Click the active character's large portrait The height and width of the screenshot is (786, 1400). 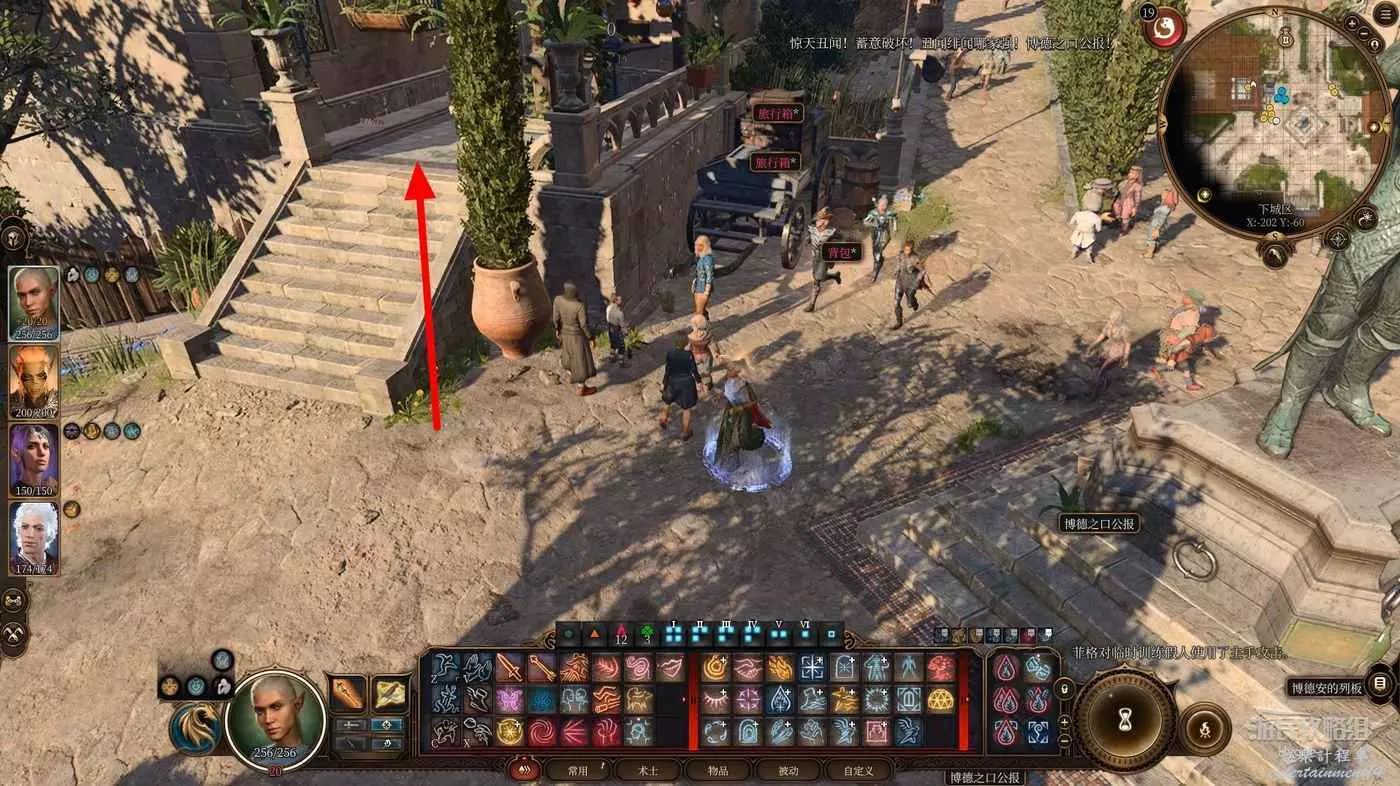[275, 718]
